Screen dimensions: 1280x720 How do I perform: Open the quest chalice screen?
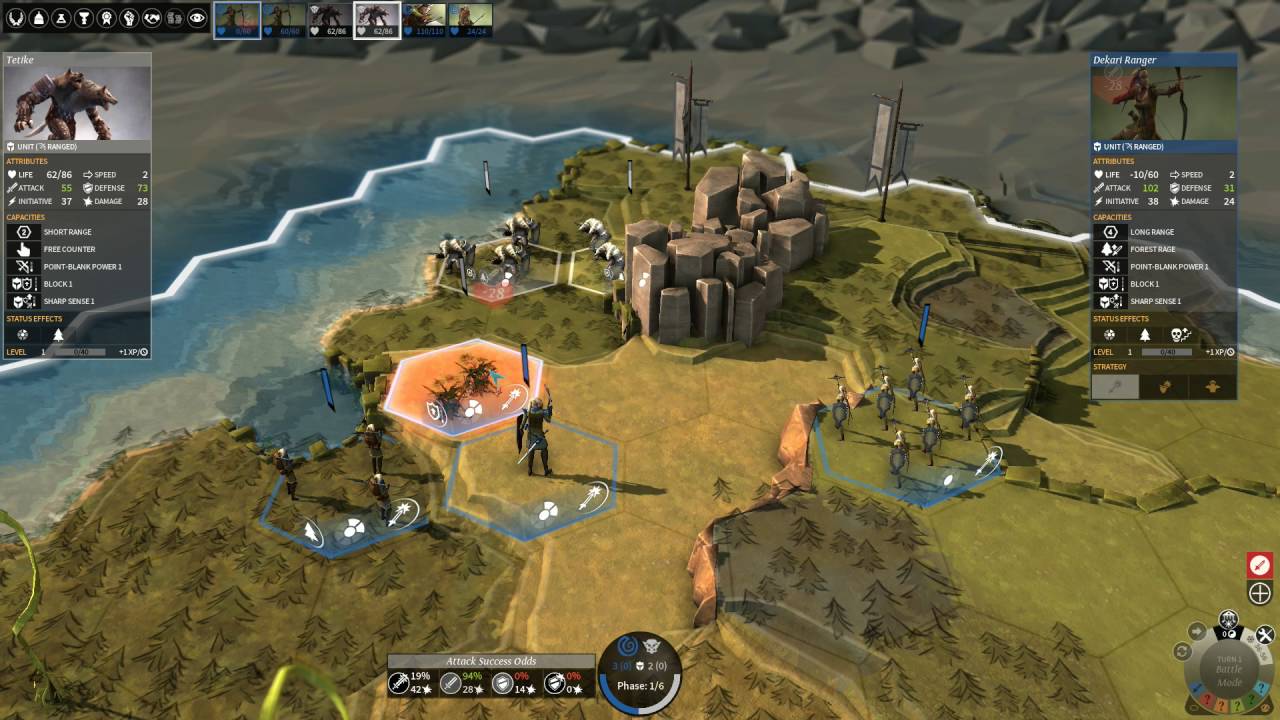tap(84, 17)
